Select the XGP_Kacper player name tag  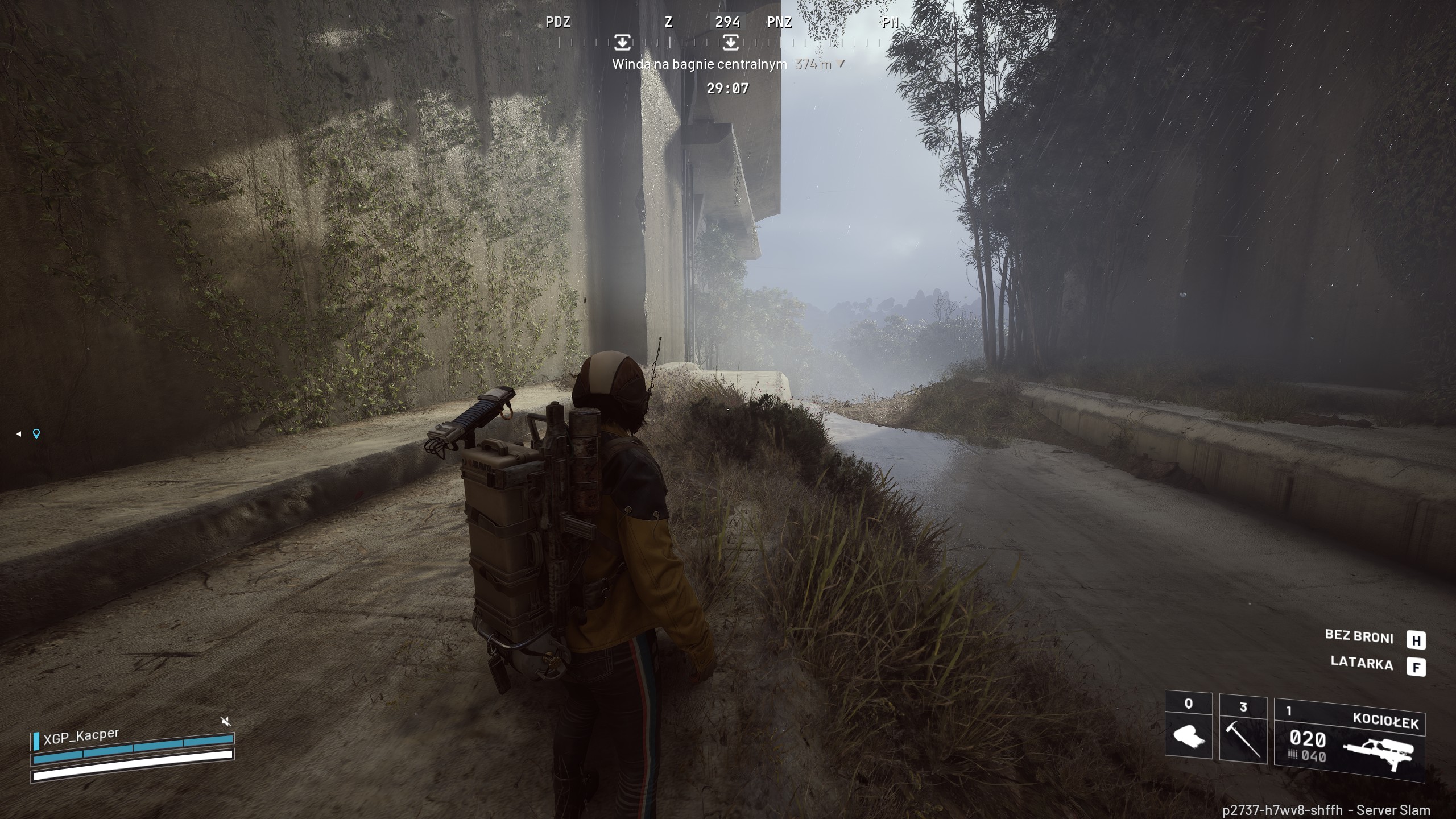click(81, 737)
